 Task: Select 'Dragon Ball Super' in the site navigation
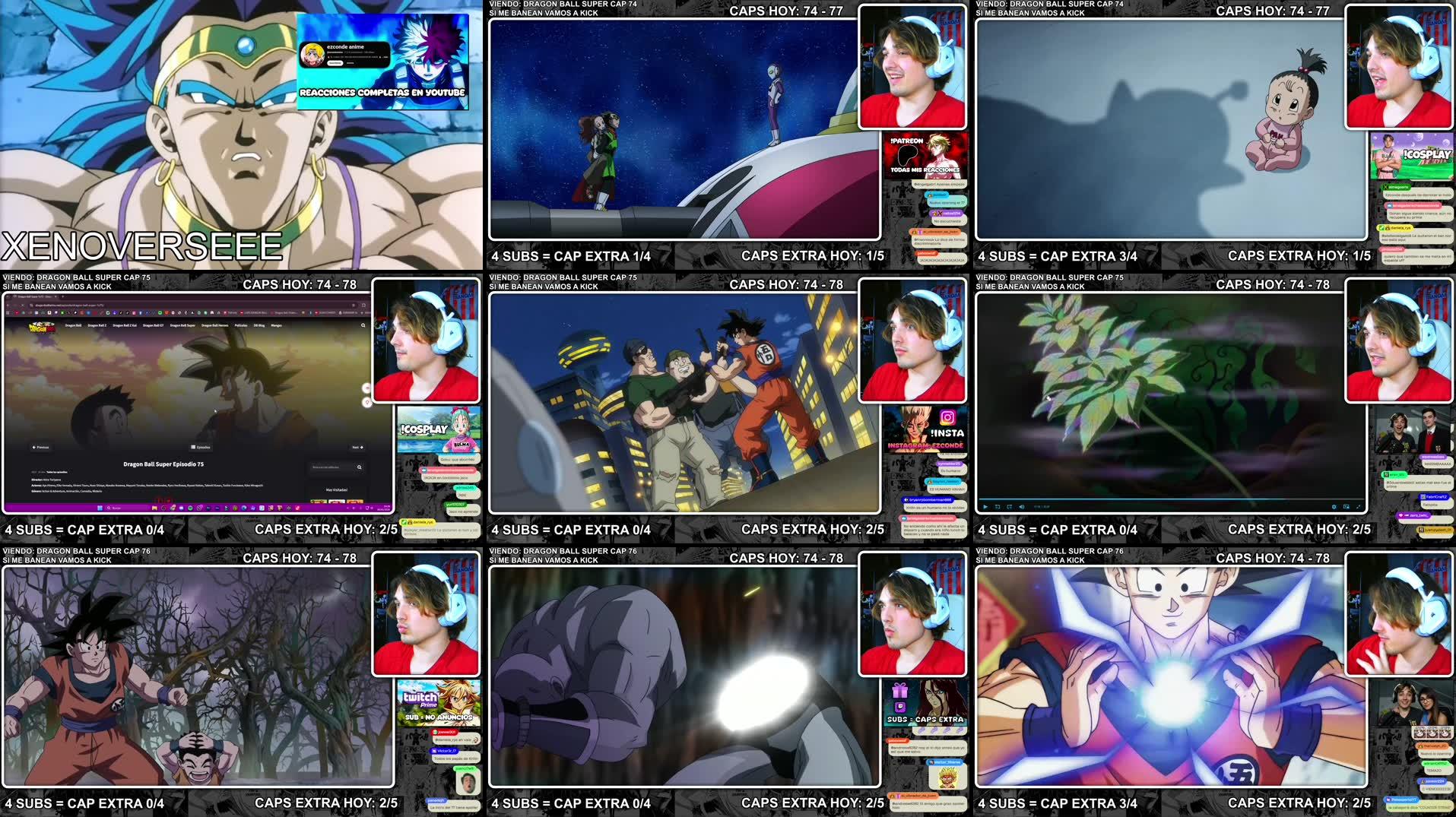pos(183,325)
